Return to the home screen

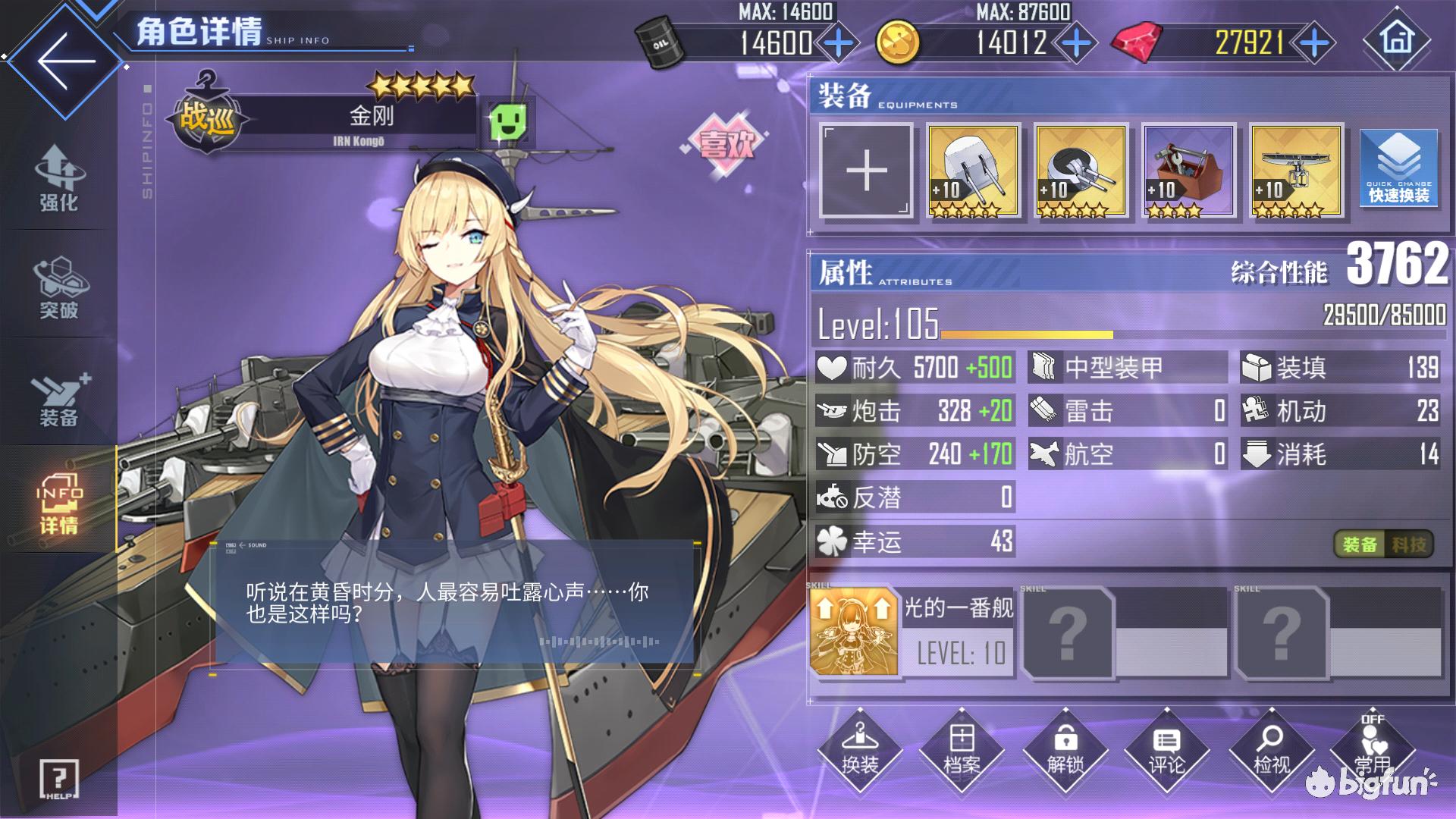click(x=1397, y=39)
